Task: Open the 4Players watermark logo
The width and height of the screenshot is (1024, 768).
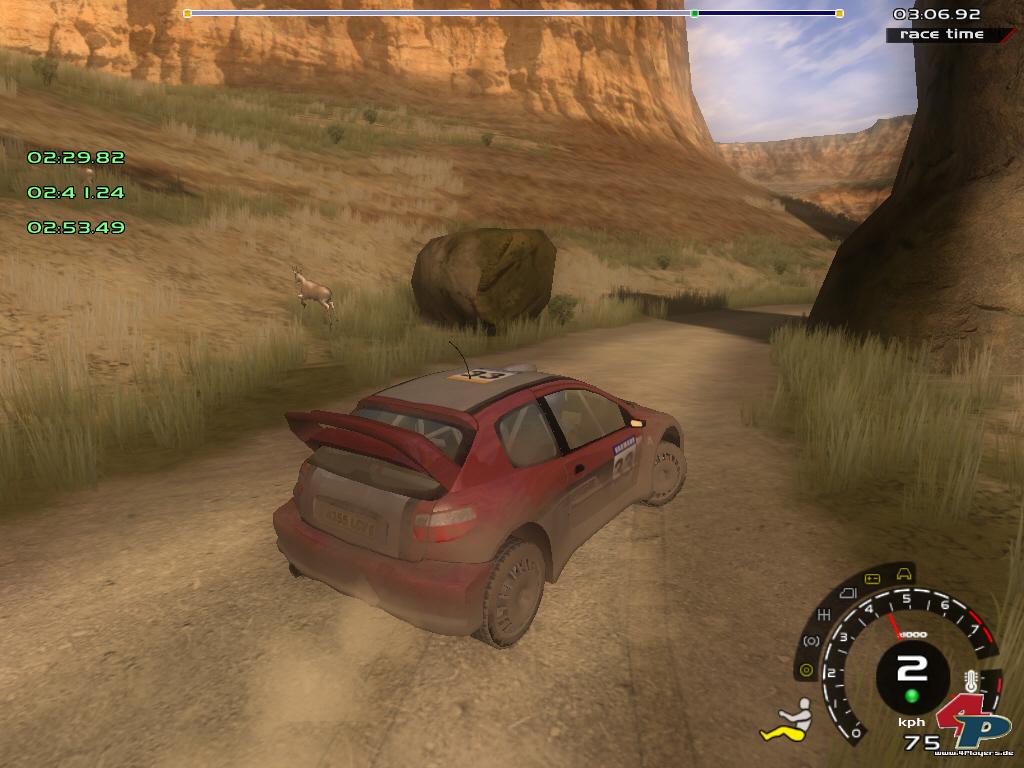Action: point(973,720)
